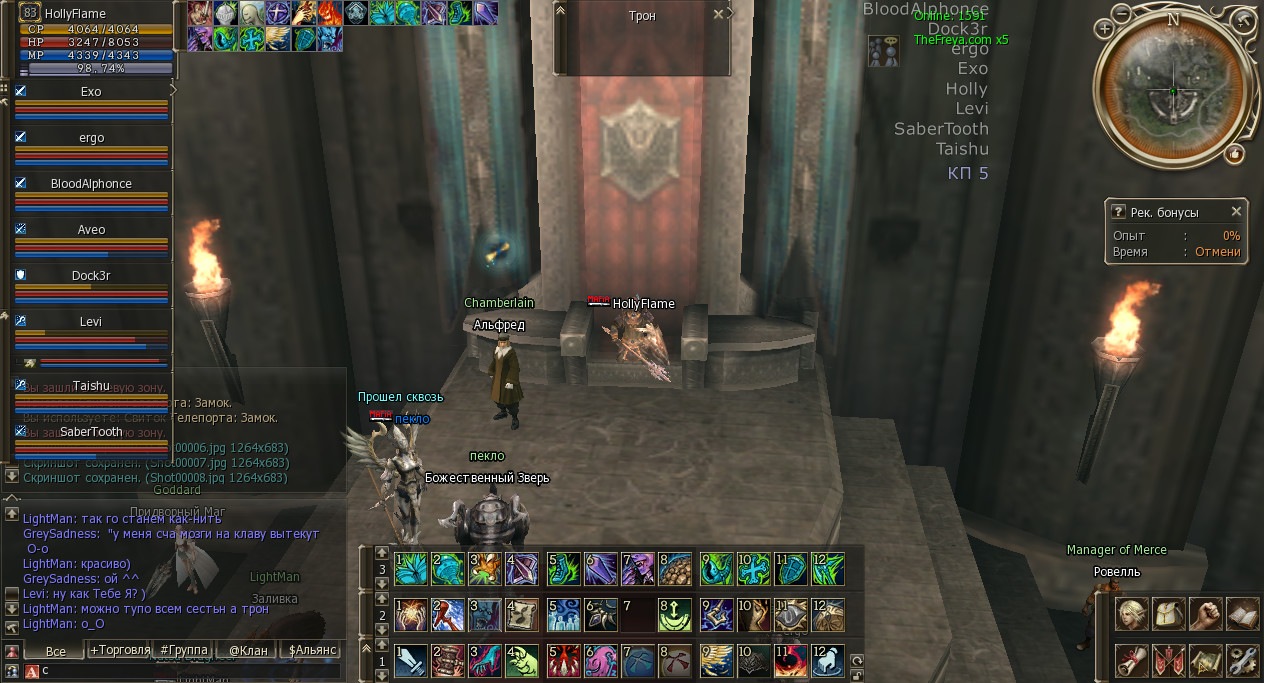Open the quest scroll menu
Screen dimensions: 1264x683
click(x=1132, y=659)
